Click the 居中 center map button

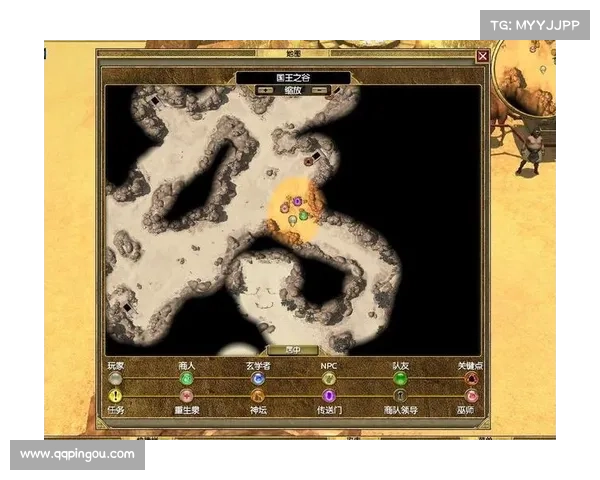tap(293, 350)
